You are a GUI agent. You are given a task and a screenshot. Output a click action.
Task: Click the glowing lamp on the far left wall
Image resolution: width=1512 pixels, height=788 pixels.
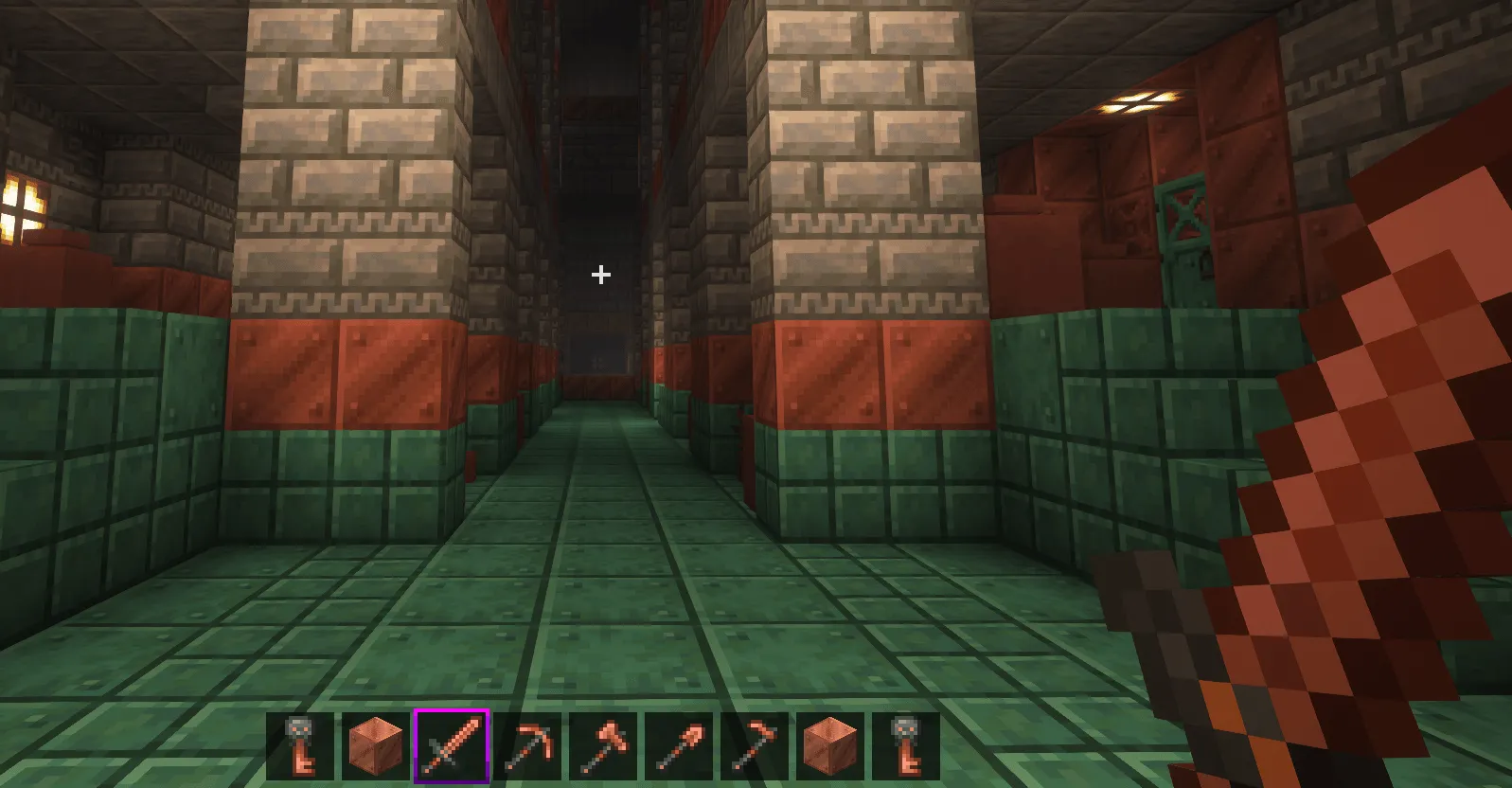click(19, 204)
